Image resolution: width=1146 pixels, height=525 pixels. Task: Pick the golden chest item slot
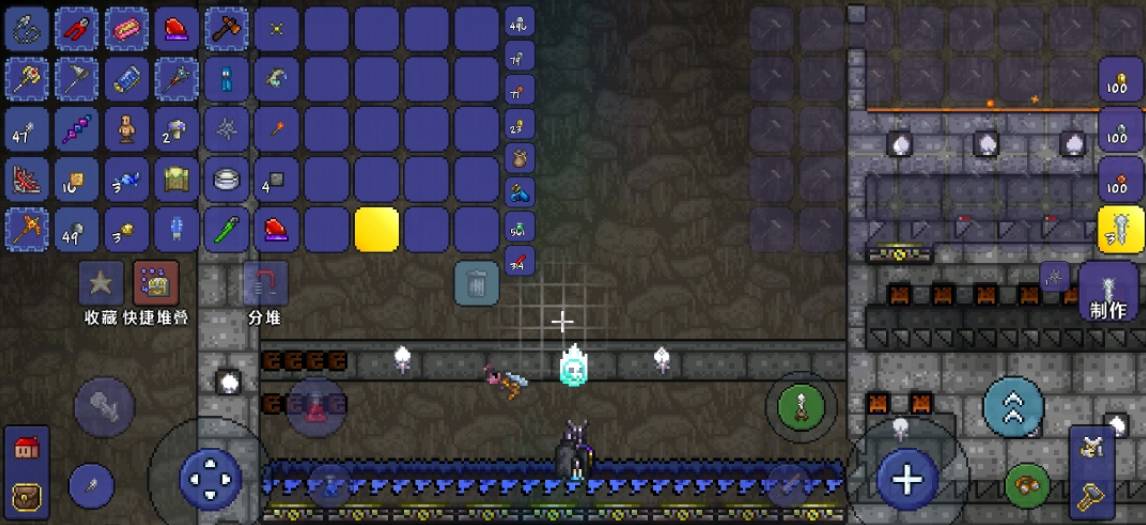(x=177, y=179)
